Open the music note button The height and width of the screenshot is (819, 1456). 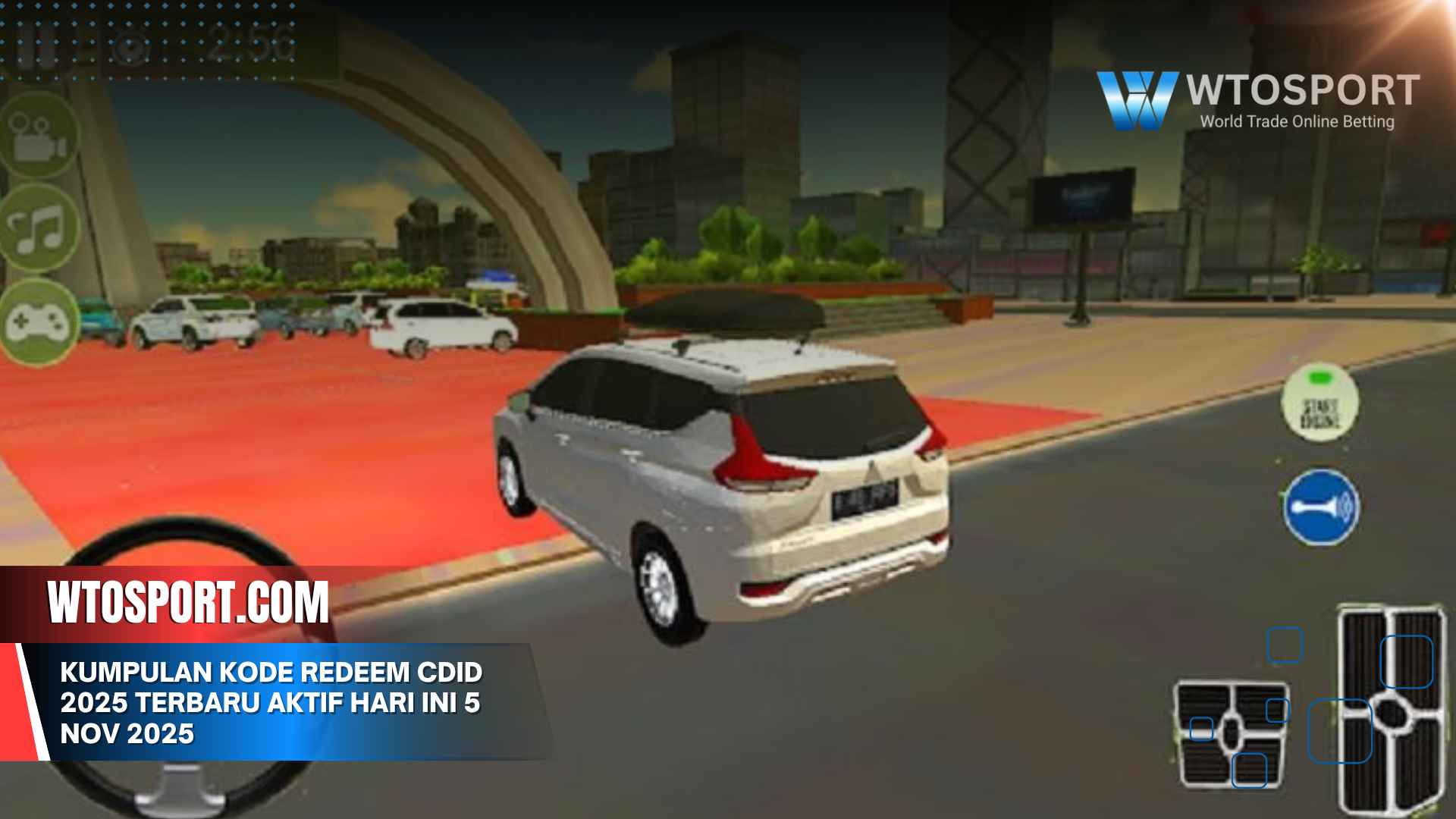(x=41, y=229)
